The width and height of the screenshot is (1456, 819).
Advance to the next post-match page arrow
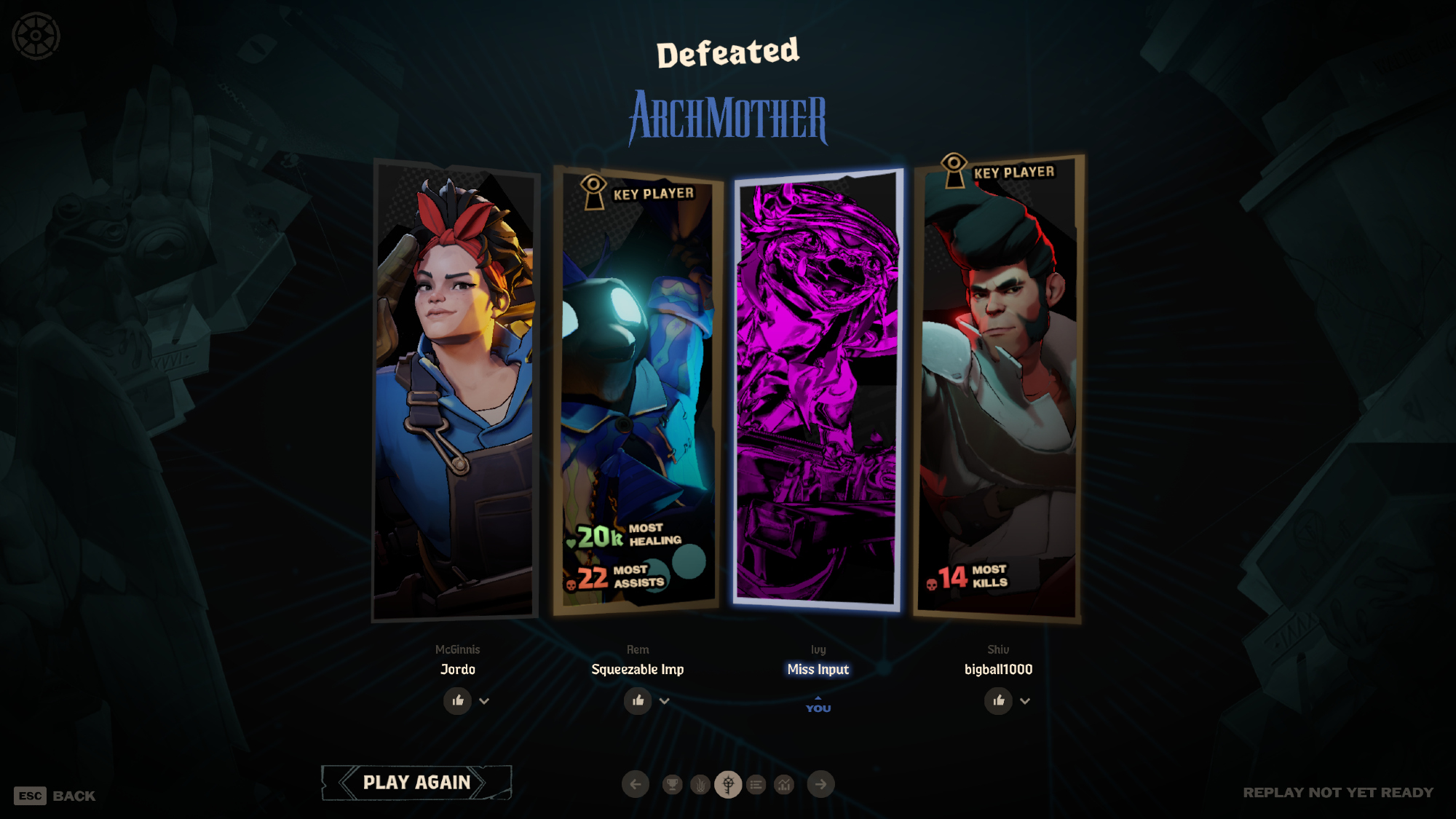point(820,784)
